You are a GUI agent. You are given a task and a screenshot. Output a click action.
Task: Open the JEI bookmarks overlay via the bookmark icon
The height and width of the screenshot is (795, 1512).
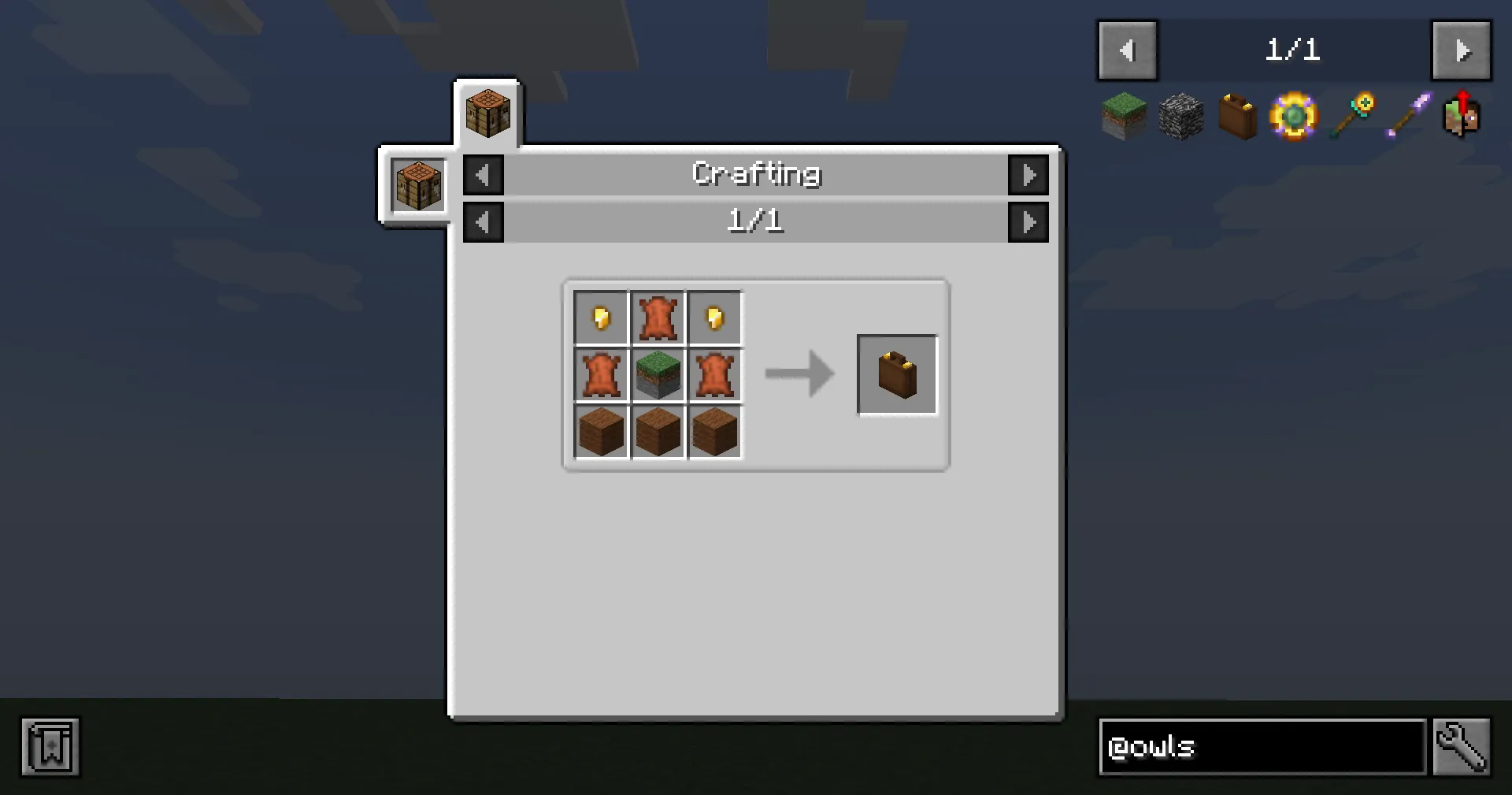point(50,747)
